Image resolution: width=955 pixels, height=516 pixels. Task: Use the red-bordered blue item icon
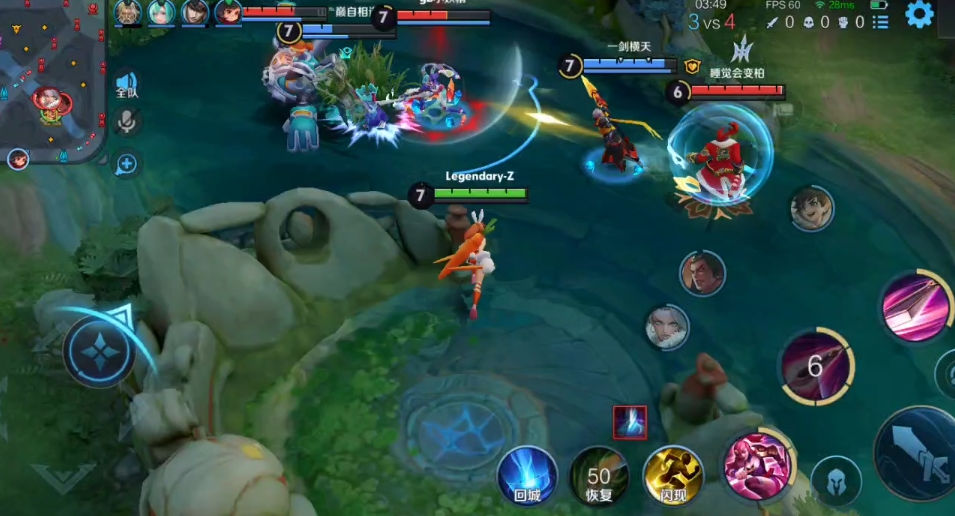tap(629, 421)
